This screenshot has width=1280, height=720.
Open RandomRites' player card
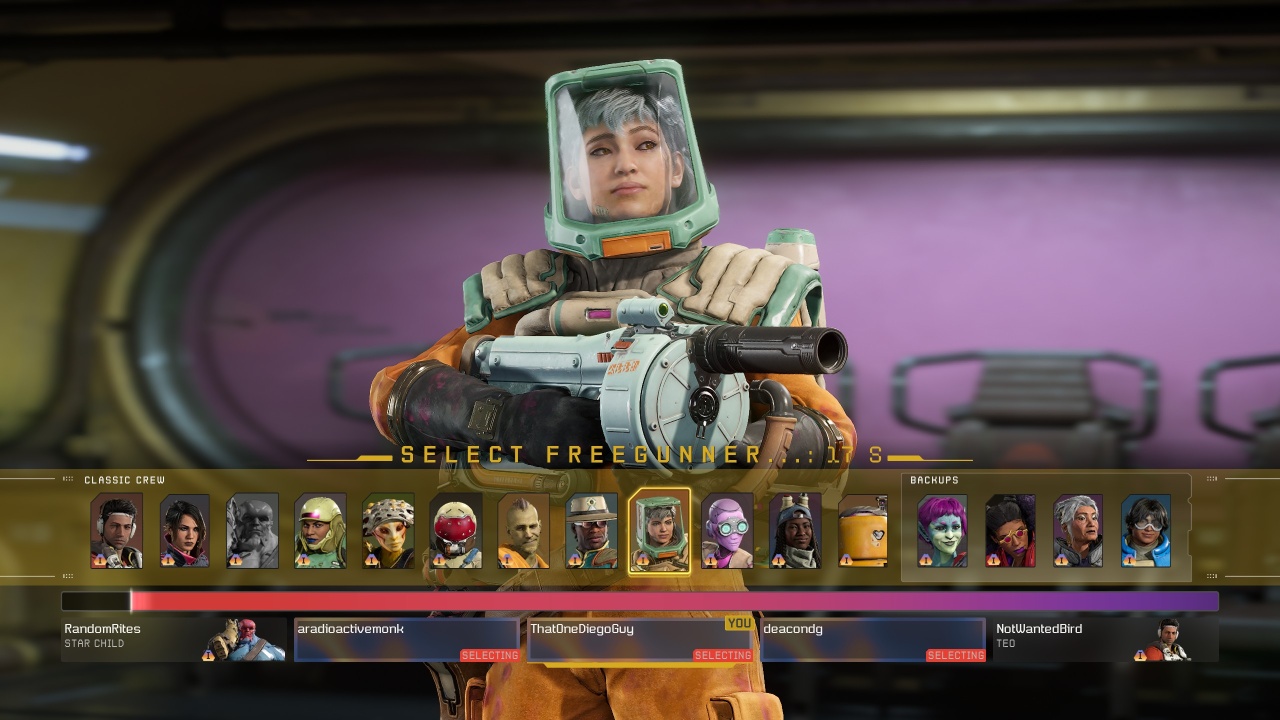[174, 639]
